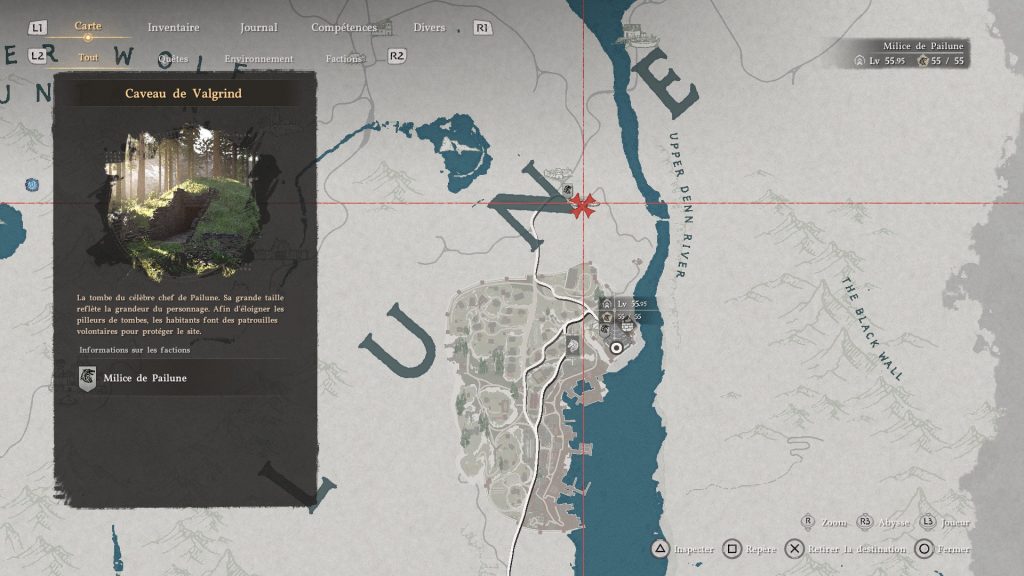This screenshot has height=576, width=1024.
Task: Click the red destination marker on the map
Action: [x=583, y=206]
